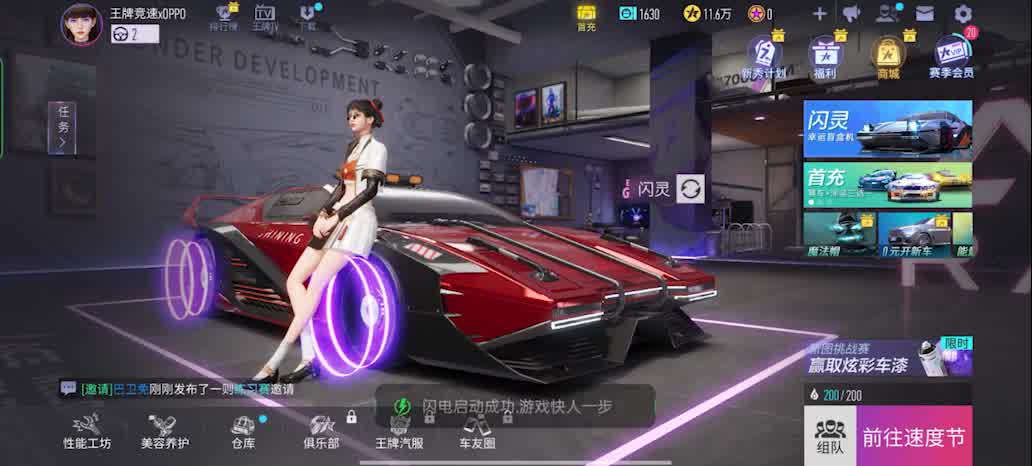Open the player profile avatar
1032x466 pixels.
[82, 24]
